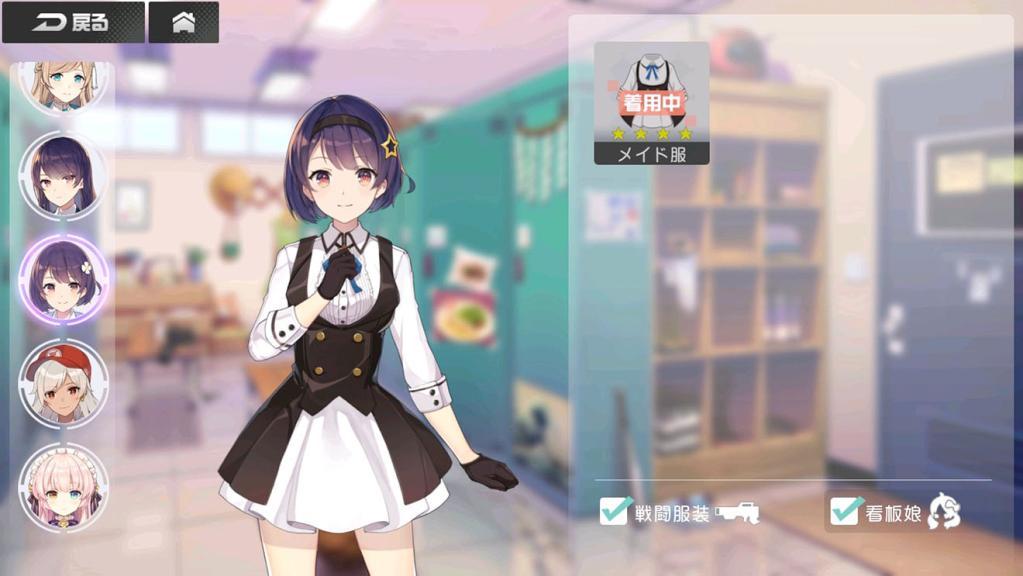Select the blonde teal-eyed character portrait
Screen dimensions: 1023x576
click(63, 85)
